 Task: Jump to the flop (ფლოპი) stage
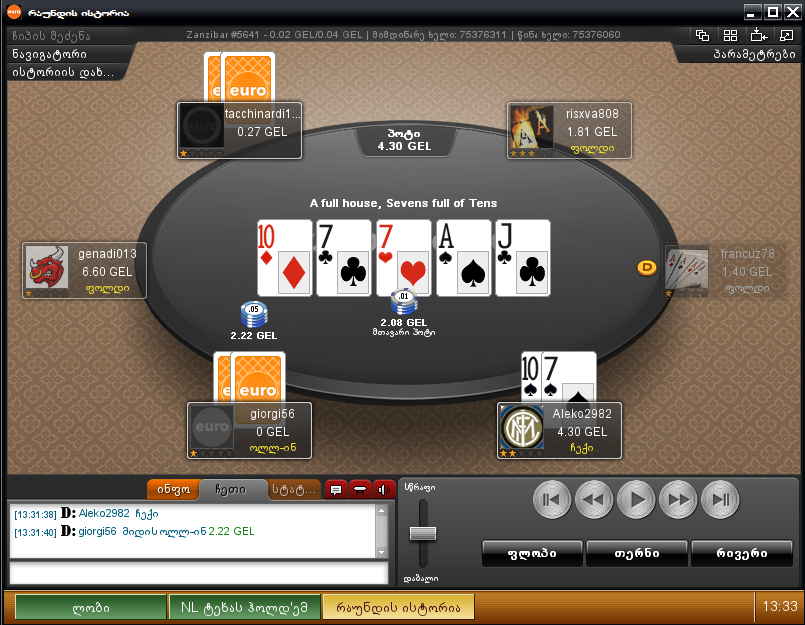pos(532,552)
